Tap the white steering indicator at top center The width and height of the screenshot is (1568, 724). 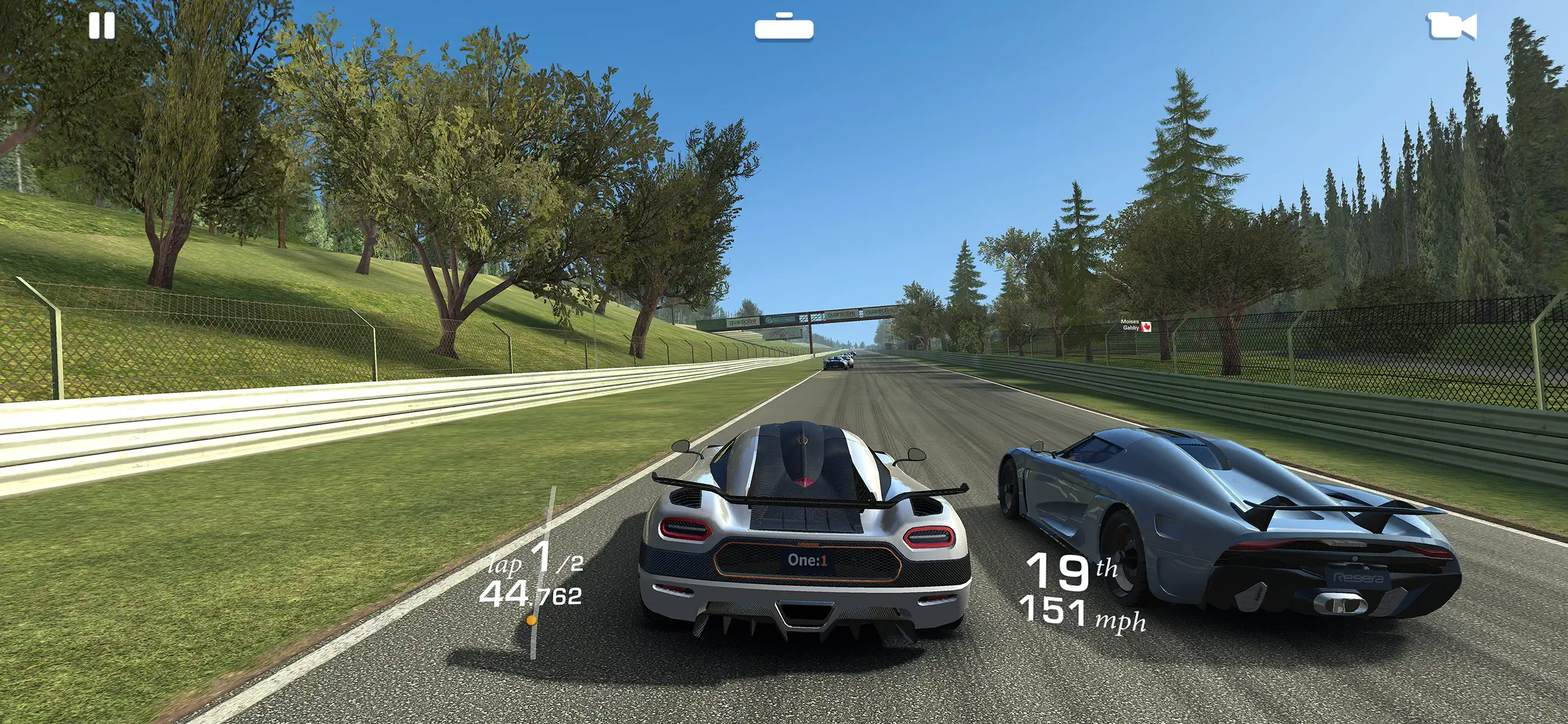tap(784, 28)
